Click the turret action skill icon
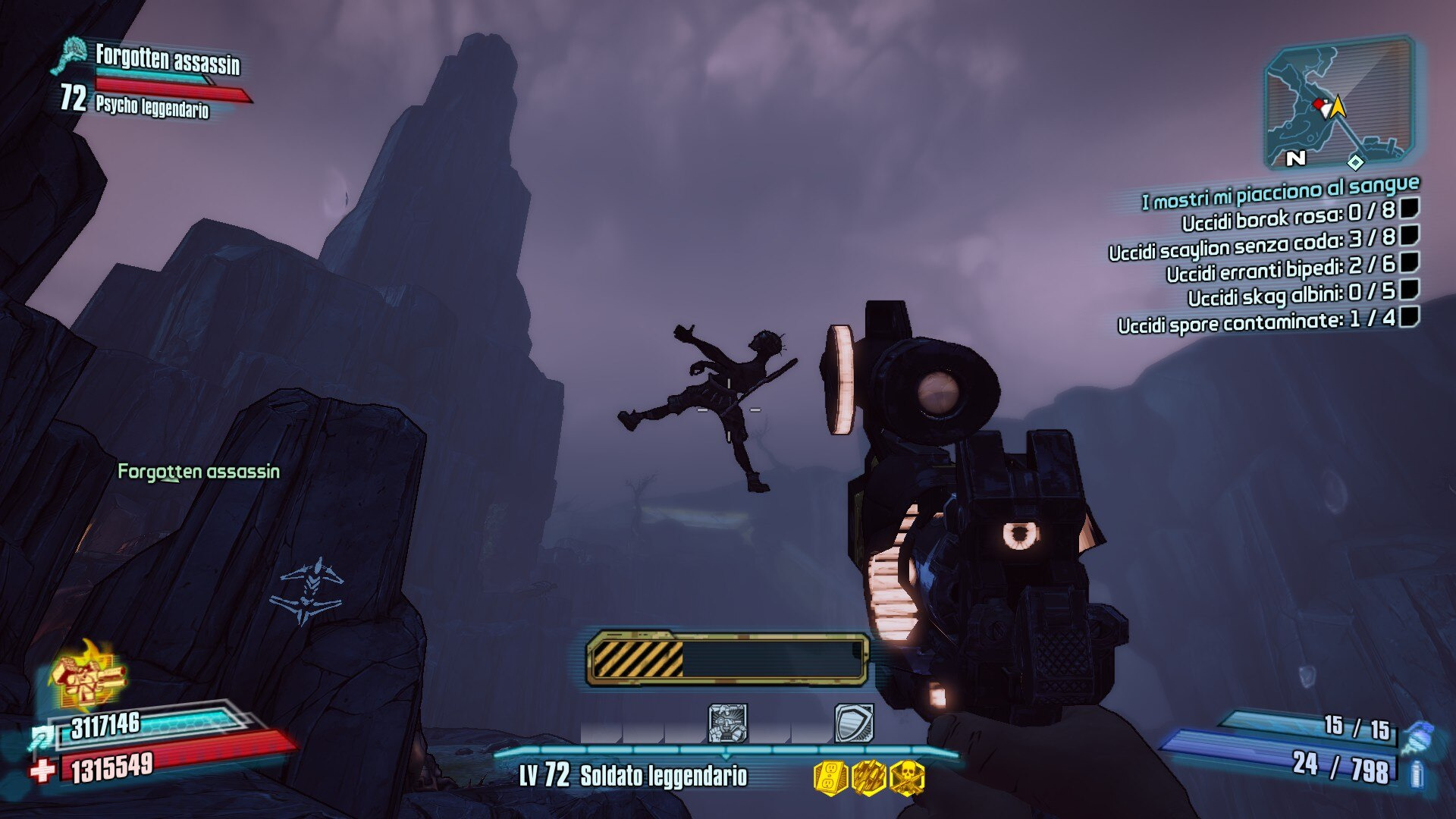Image resolution: width=1456 pixels, height=819 pixels. (x=727, y=723)
